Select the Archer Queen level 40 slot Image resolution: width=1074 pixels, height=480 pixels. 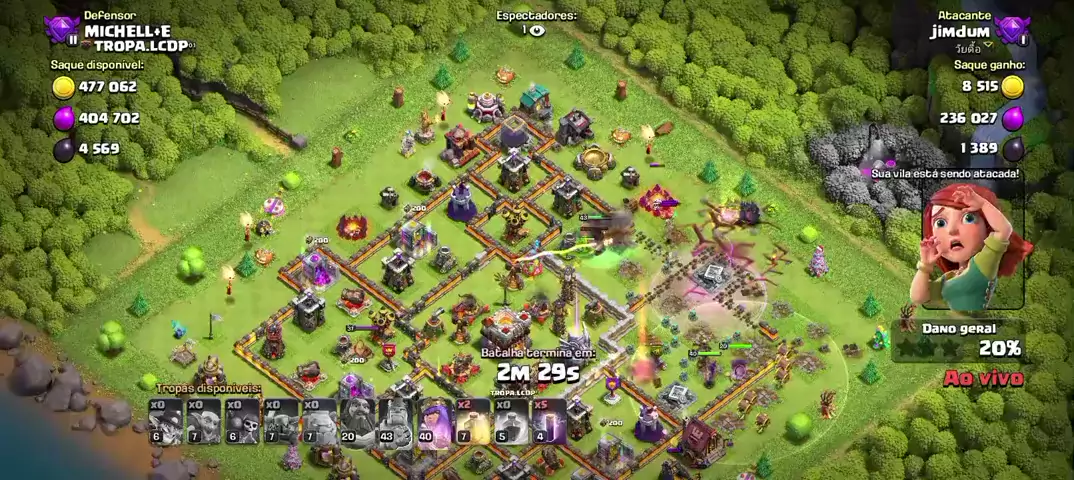coord(433,421)
